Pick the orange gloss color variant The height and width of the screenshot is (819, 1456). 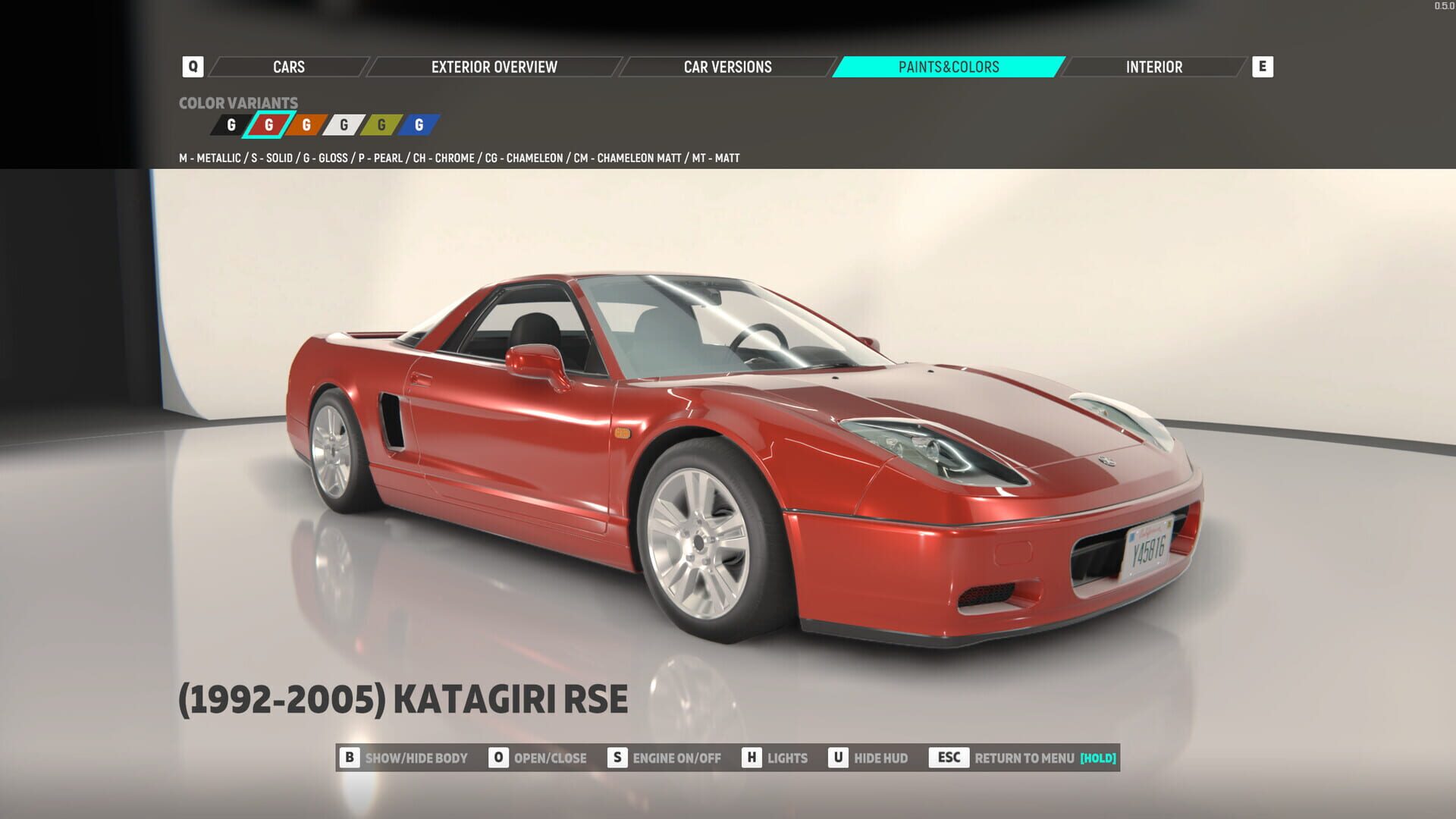click(x=306, y=125)
